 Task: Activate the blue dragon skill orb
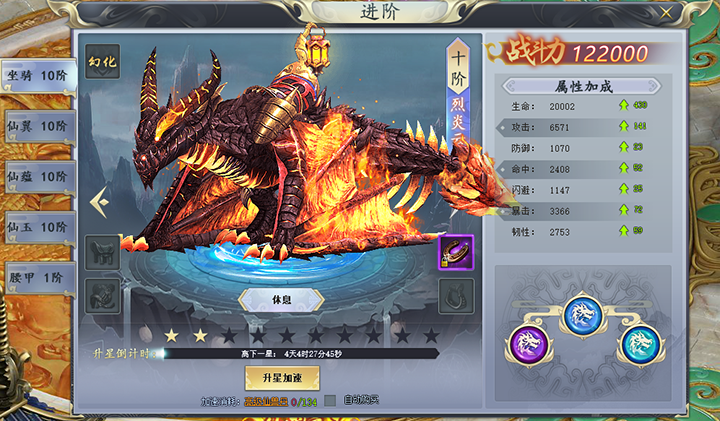click(x=583, y=314)
